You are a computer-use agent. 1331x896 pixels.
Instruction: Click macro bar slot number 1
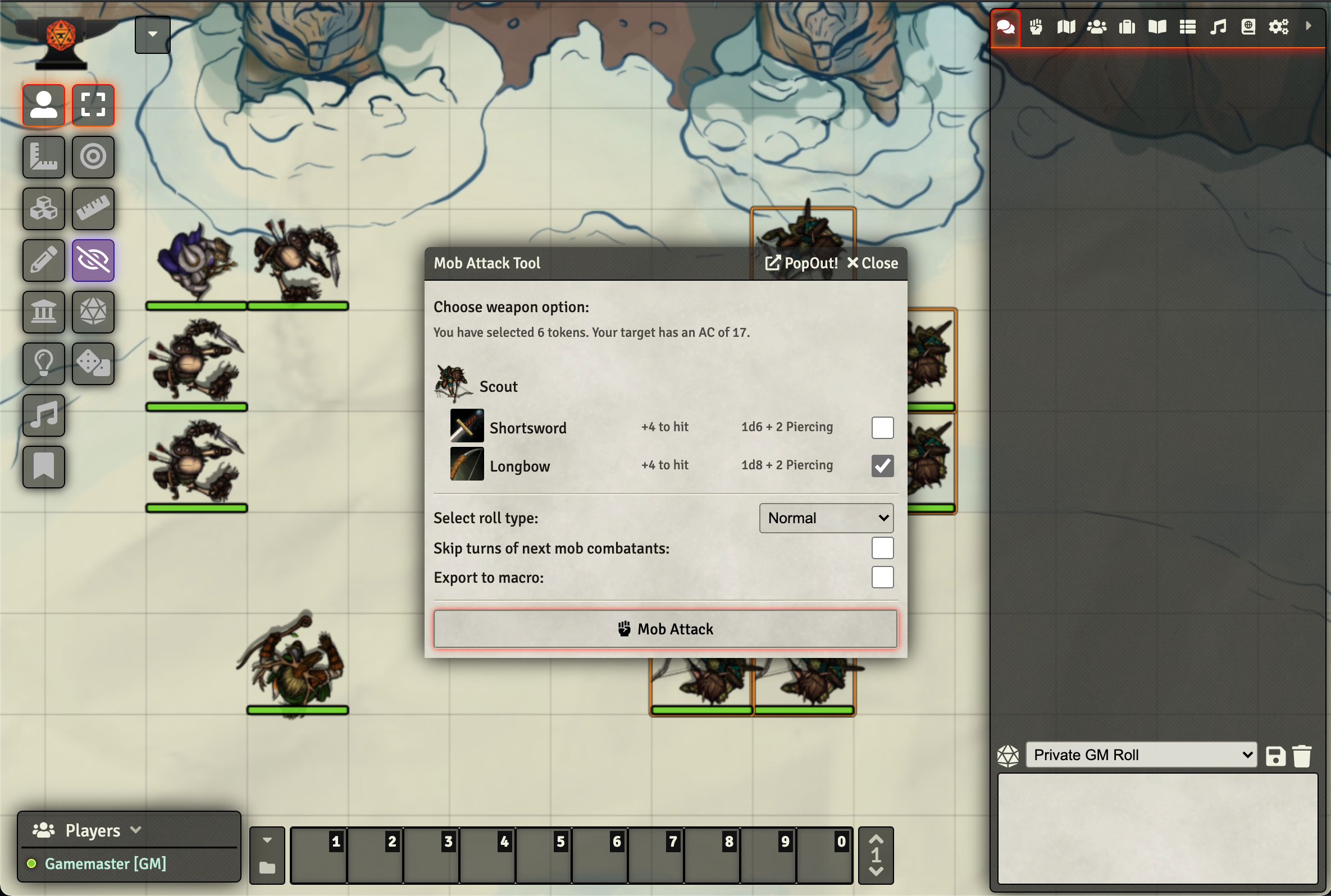click(318, 855)
